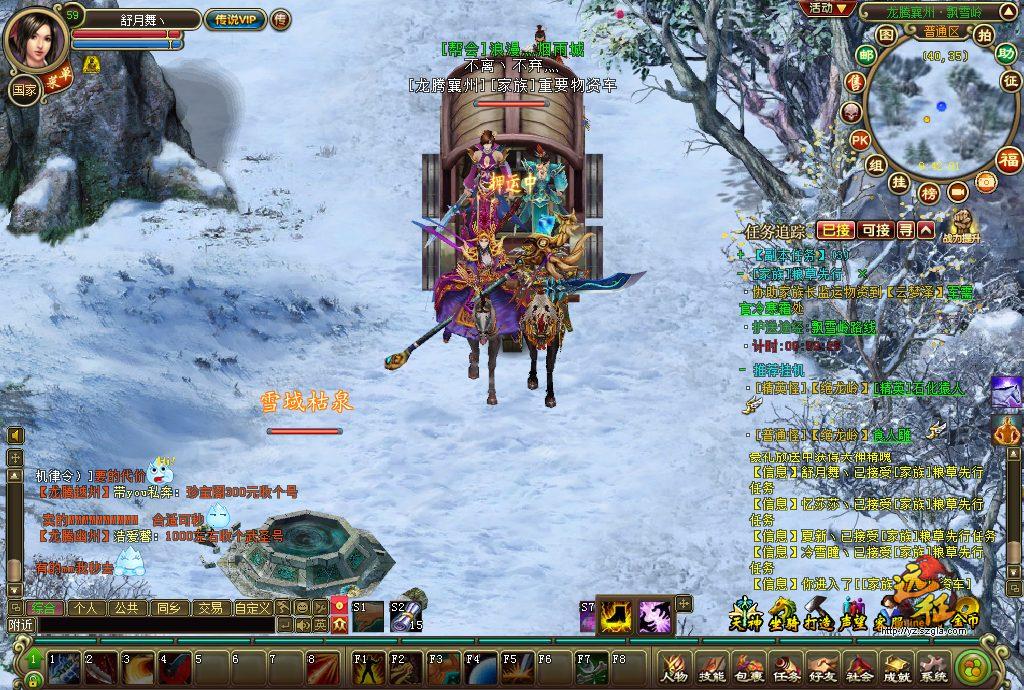Click the 战力提升 power-up fist icon
This screenshot has width=1024, height=690.
pos(961,226)
